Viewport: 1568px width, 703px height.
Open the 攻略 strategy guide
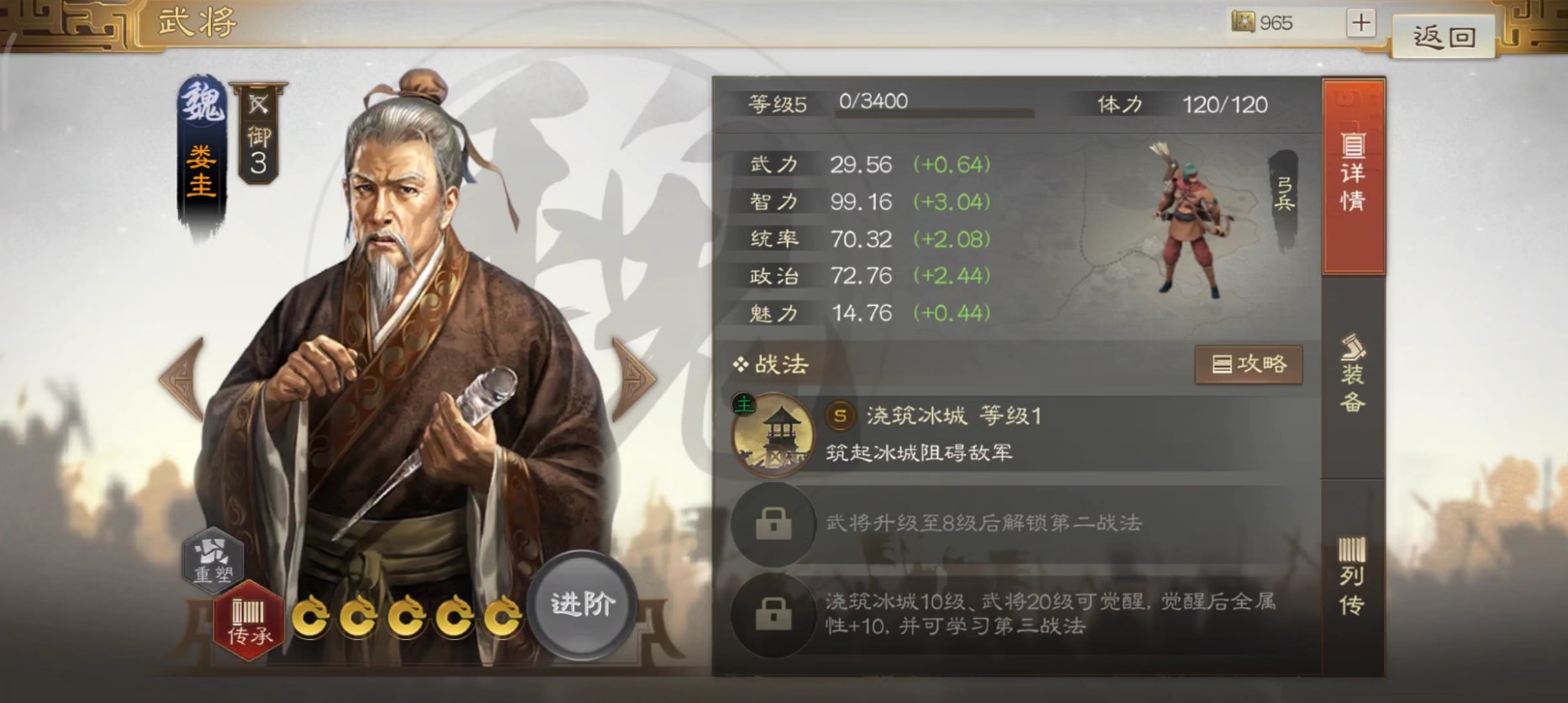(1249, 364)
